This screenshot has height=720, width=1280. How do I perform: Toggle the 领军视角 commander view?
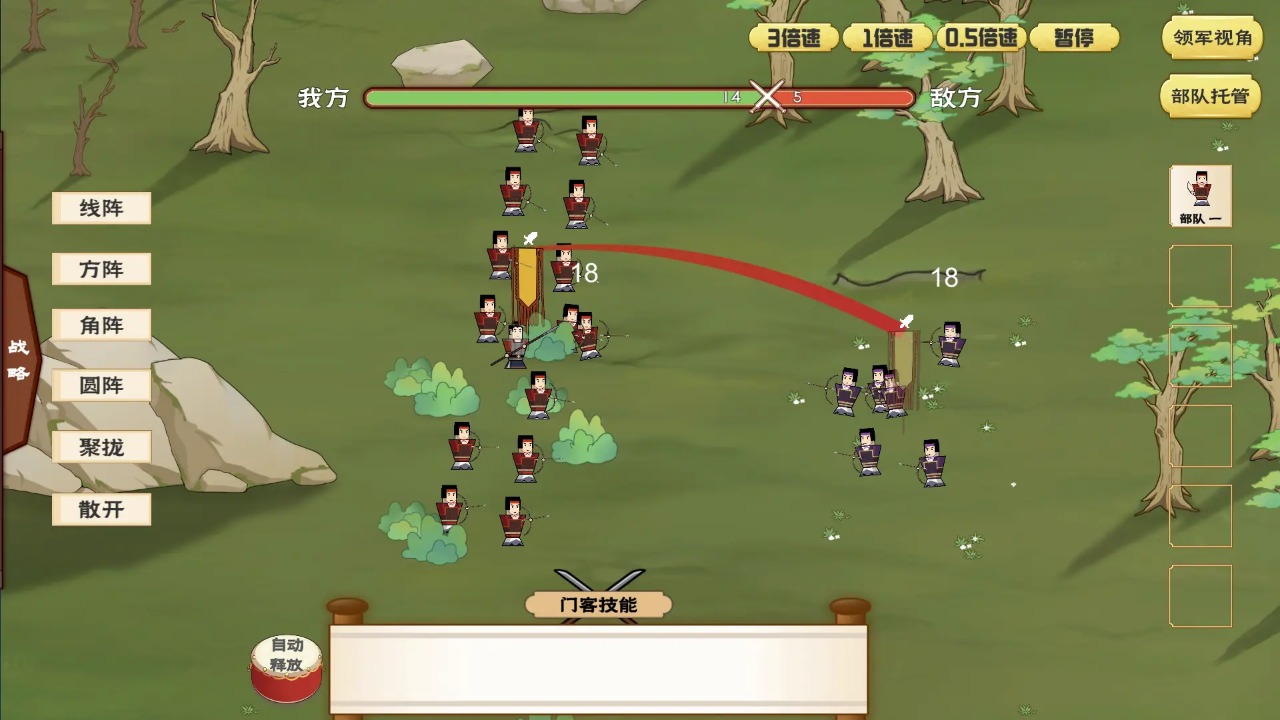(x=1212, y=38)
